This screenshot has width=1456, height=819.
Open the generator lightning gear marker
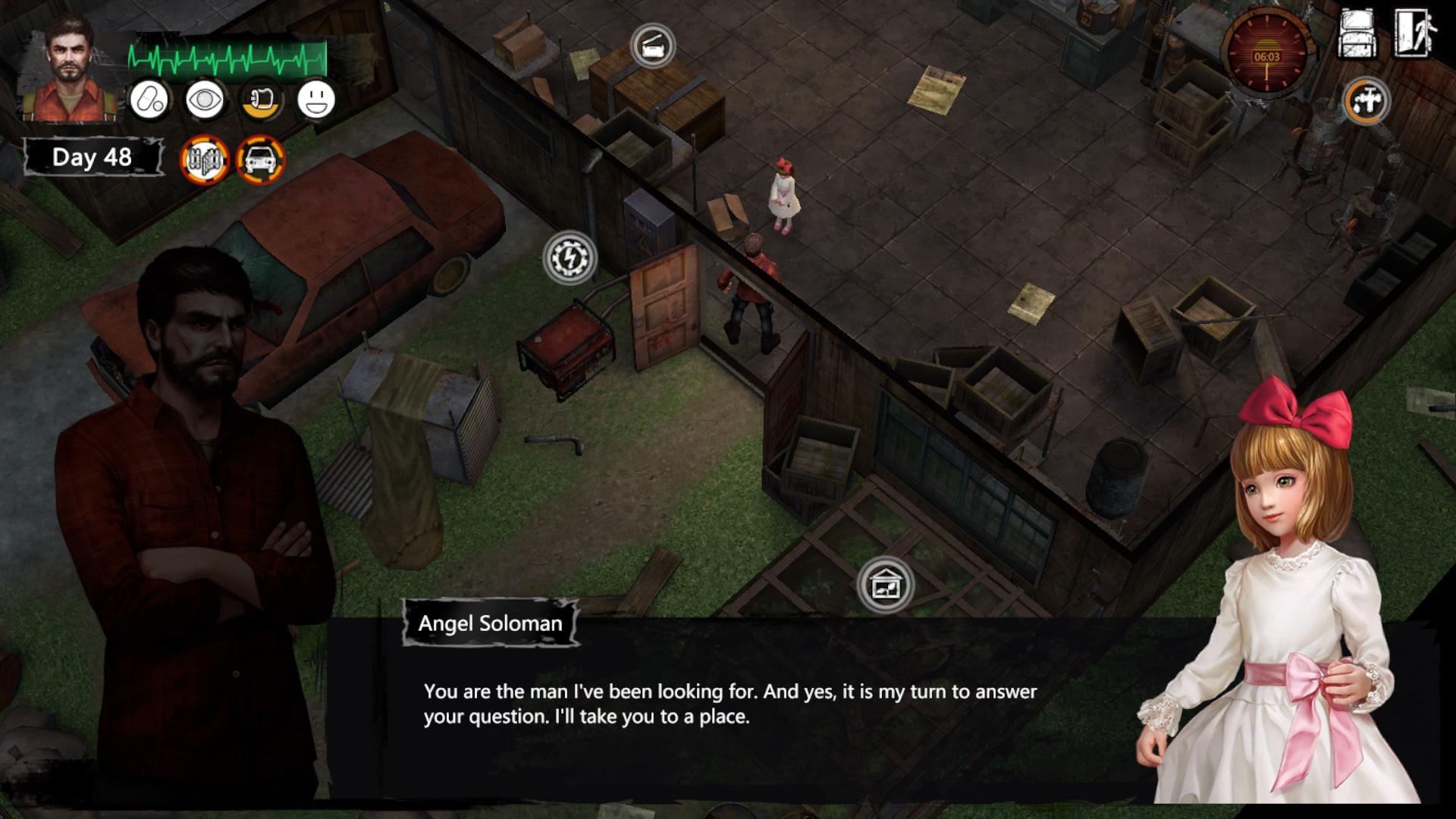click(x=570, y=258)
